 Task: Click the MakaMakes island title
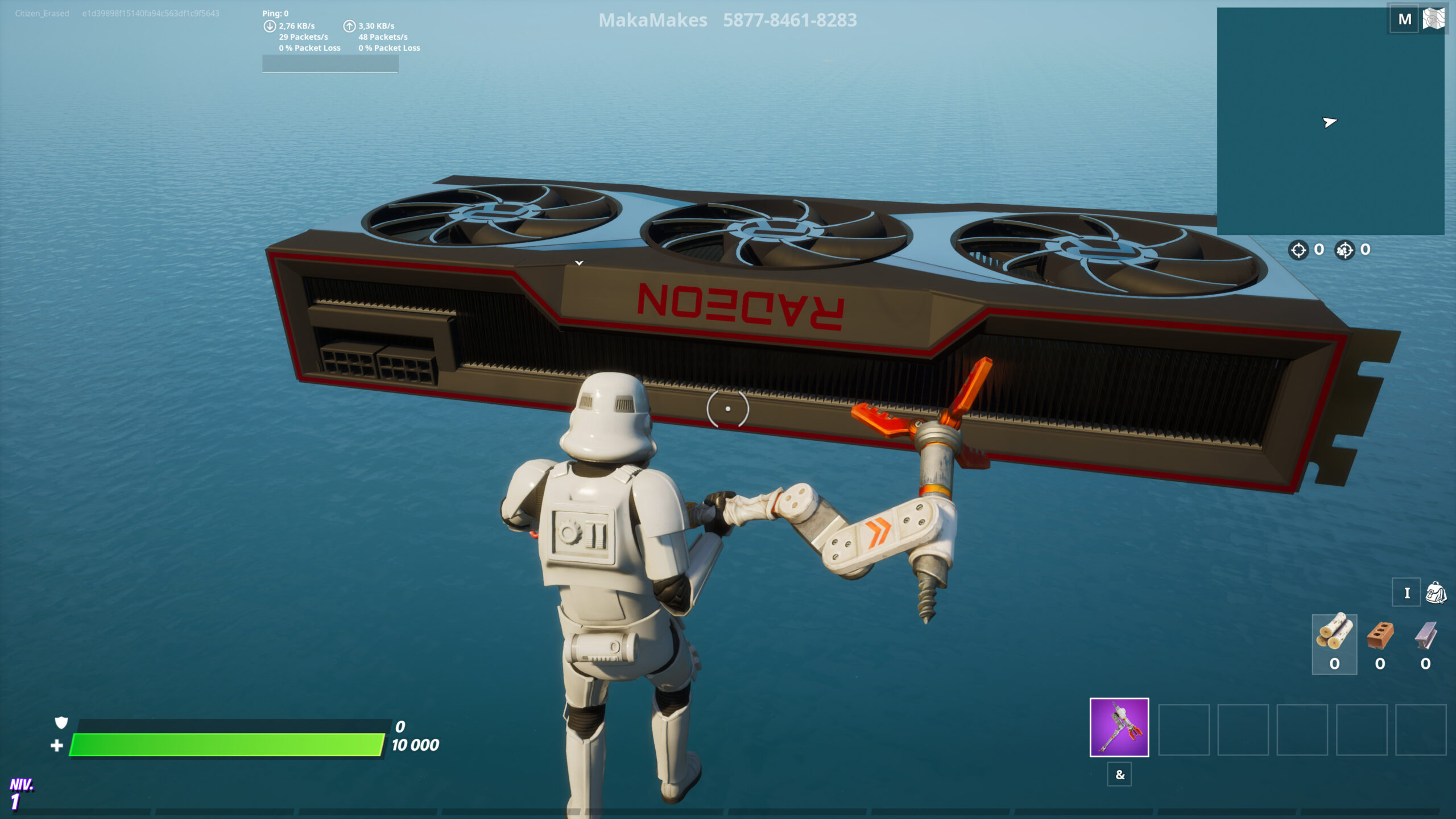(x=652, y=21)
